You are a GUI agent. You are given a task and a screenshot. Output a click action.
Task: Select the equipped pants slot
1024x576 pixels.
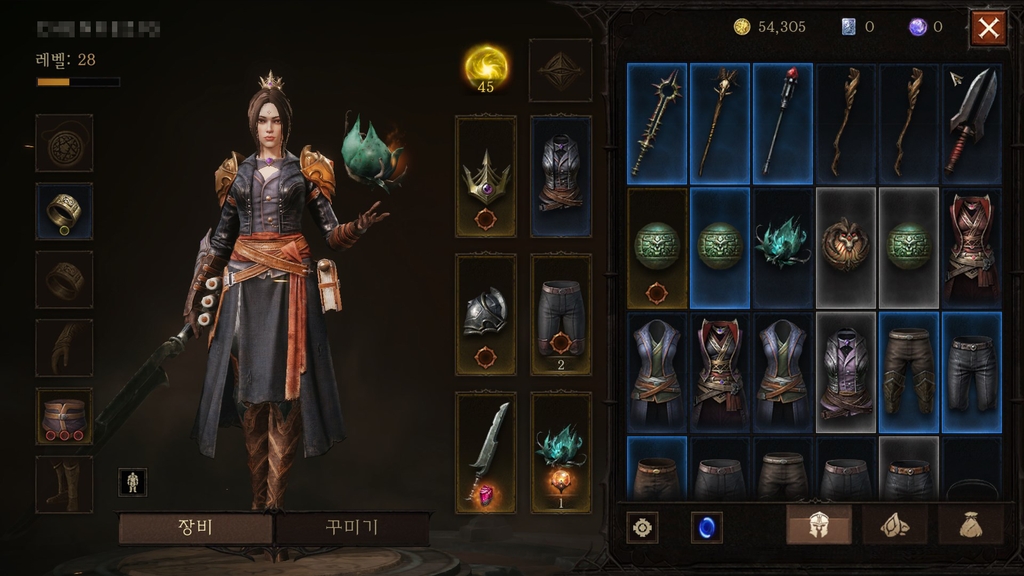coord(560,314)
